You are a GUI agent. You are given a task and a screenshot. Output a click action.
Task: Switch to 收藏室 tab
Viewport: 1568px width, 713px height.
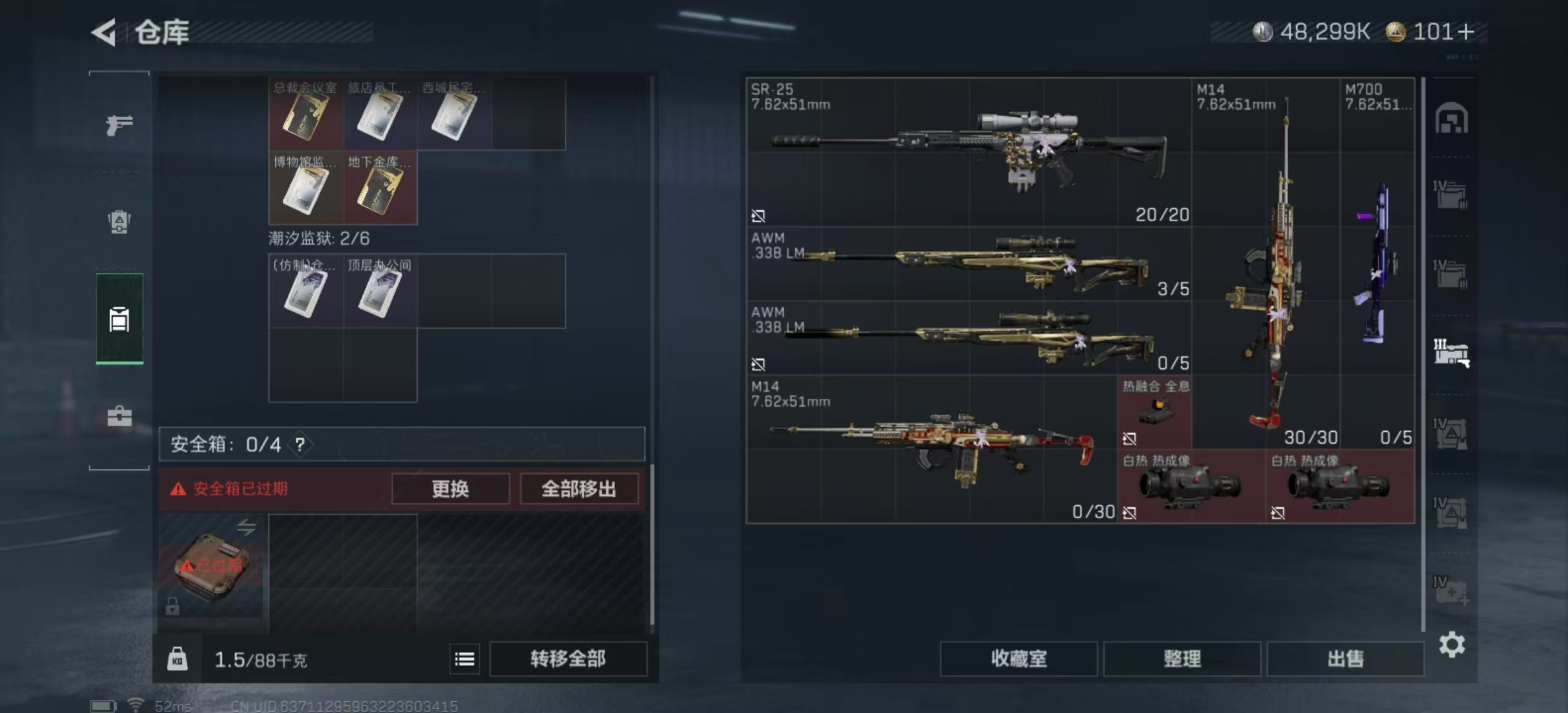[x=1017, y=659]
